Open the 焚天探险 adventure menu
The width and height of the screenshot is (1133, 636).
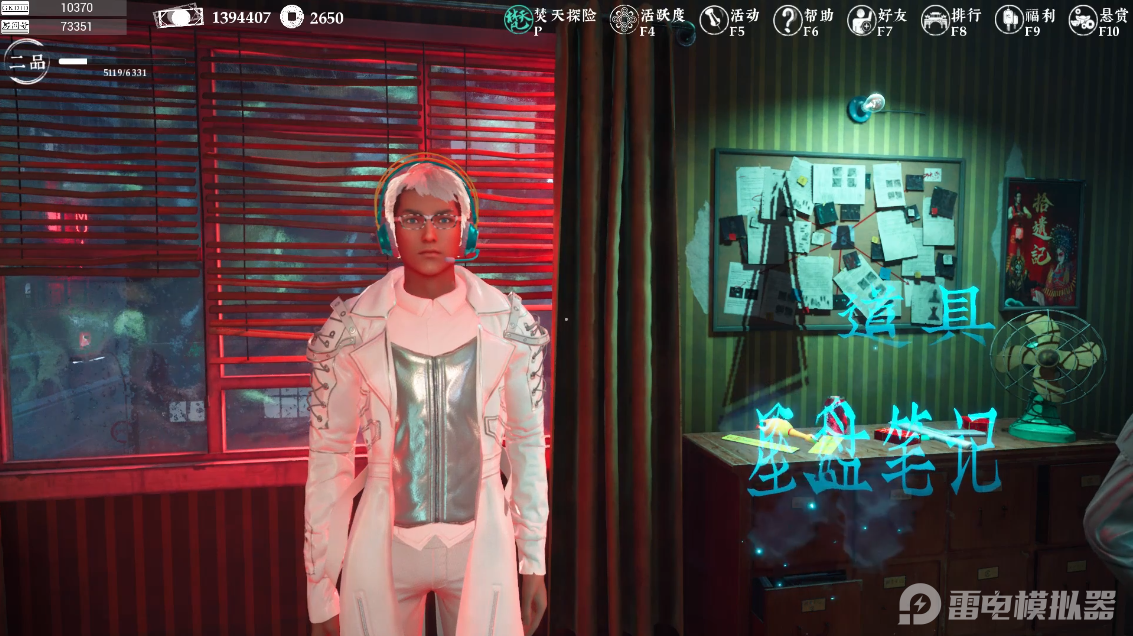pos(518,20)
